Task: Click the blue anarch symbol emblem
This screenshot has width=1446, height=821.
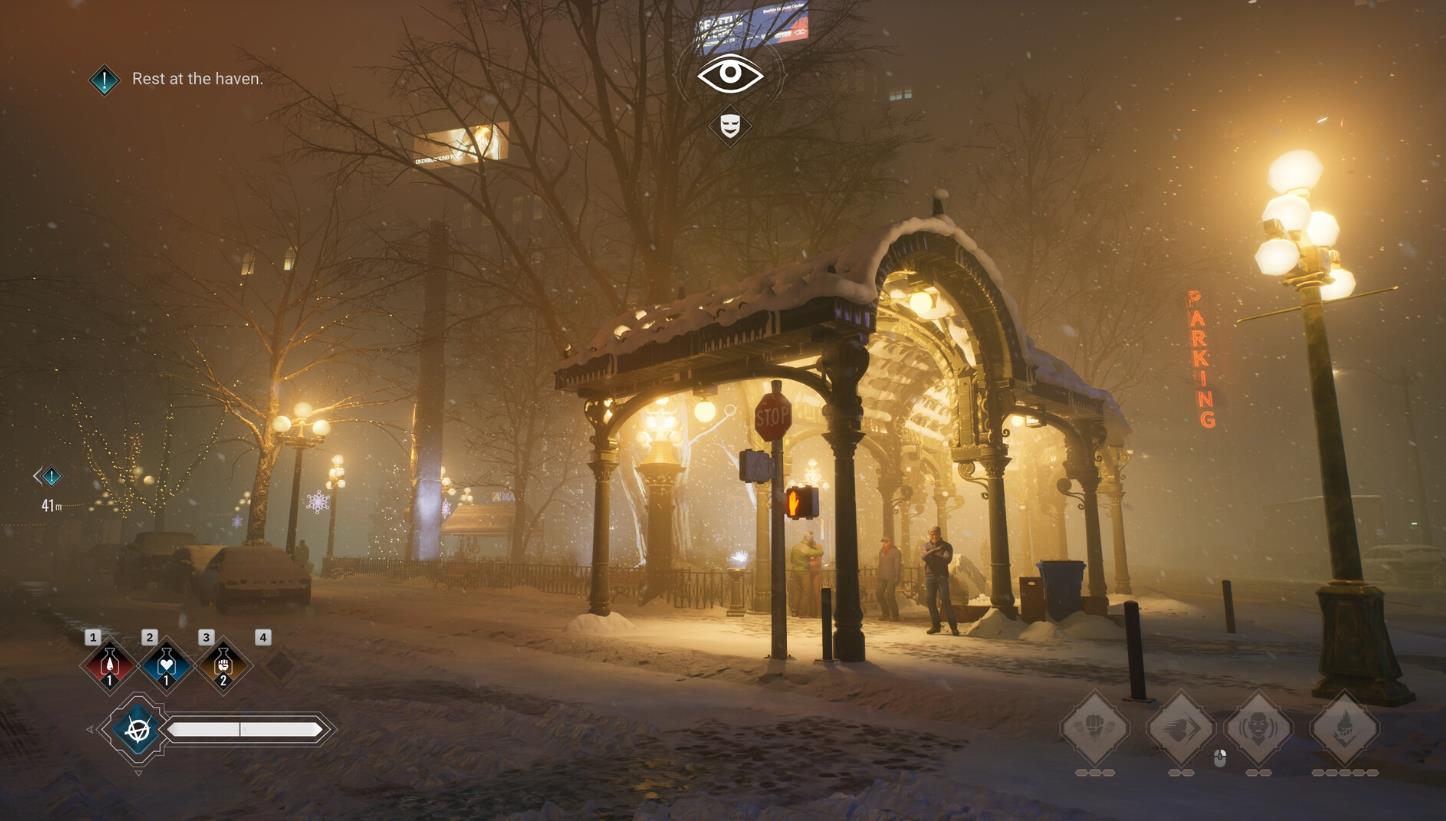Action: click(138, 730)
